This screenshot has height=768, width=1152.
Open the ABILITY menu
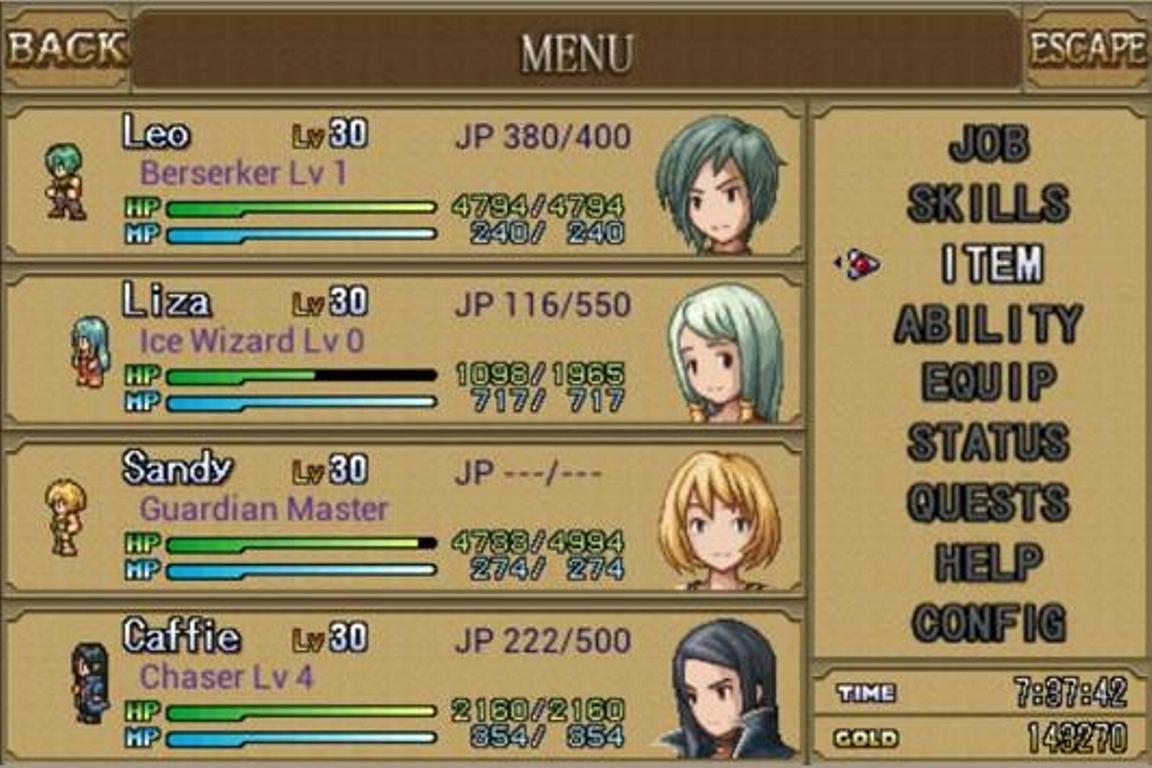988,323
